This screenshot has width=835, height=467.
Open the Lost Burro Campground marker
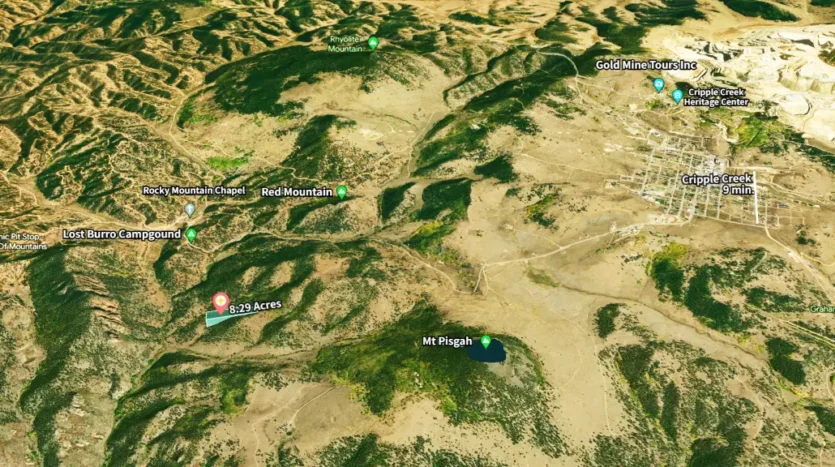click(x=191, y=234)
